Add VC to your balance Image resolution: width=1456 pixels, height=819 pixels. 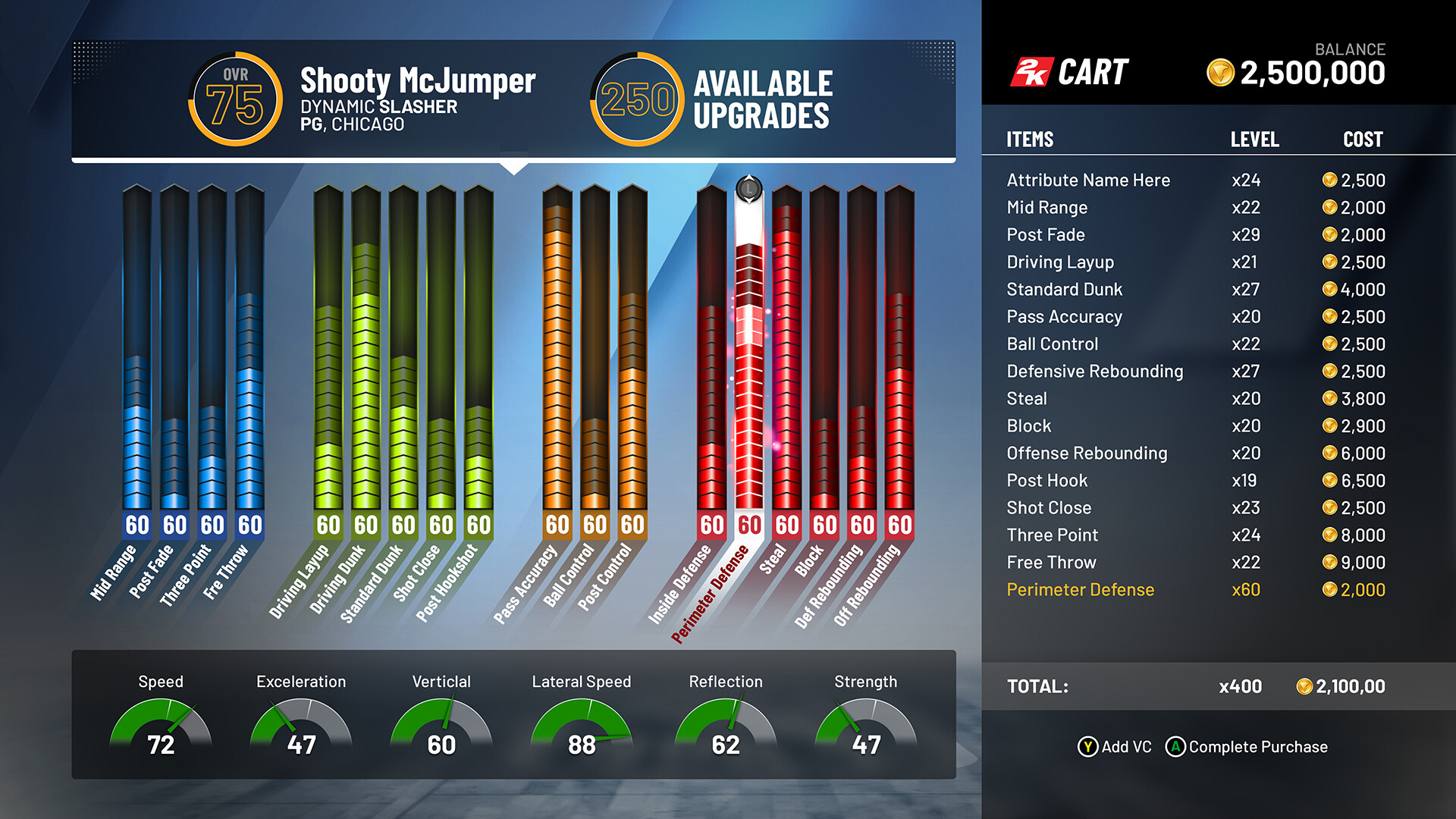click(1115, 747)
